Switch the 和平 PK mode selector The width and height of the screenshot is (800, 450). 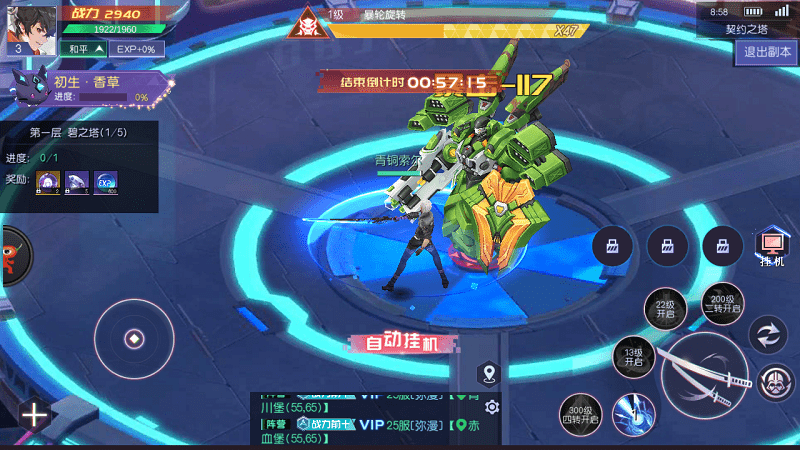(x=82, y=48)
